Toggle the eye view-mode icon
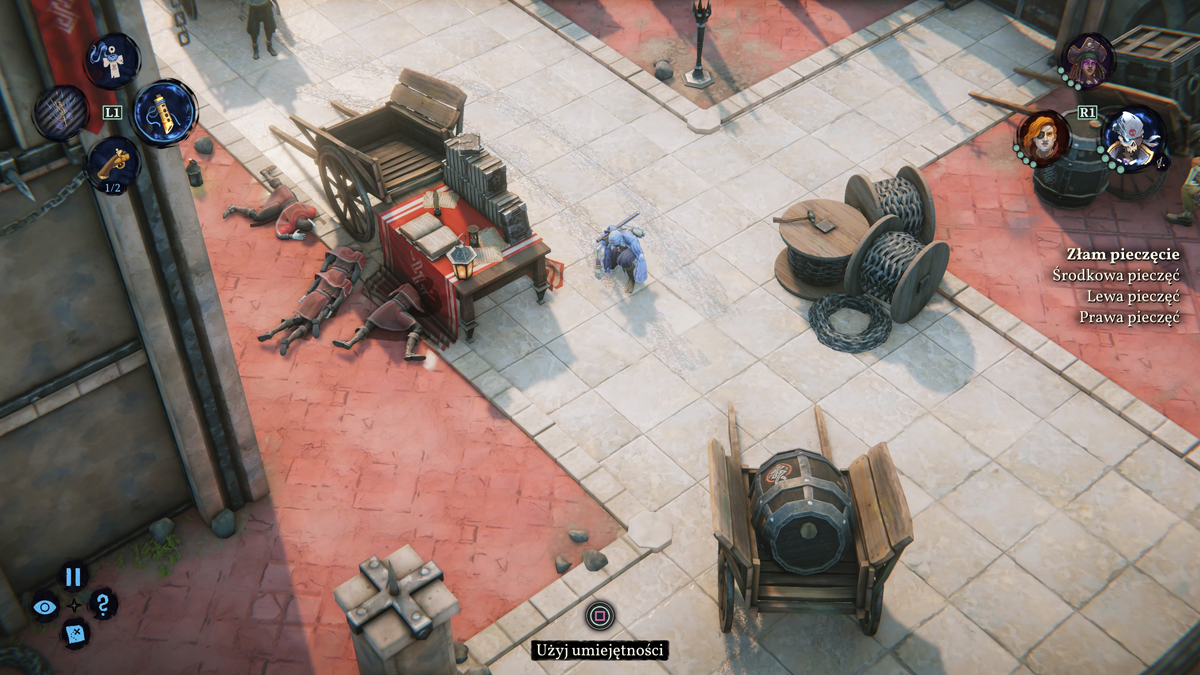 (44, 606)
